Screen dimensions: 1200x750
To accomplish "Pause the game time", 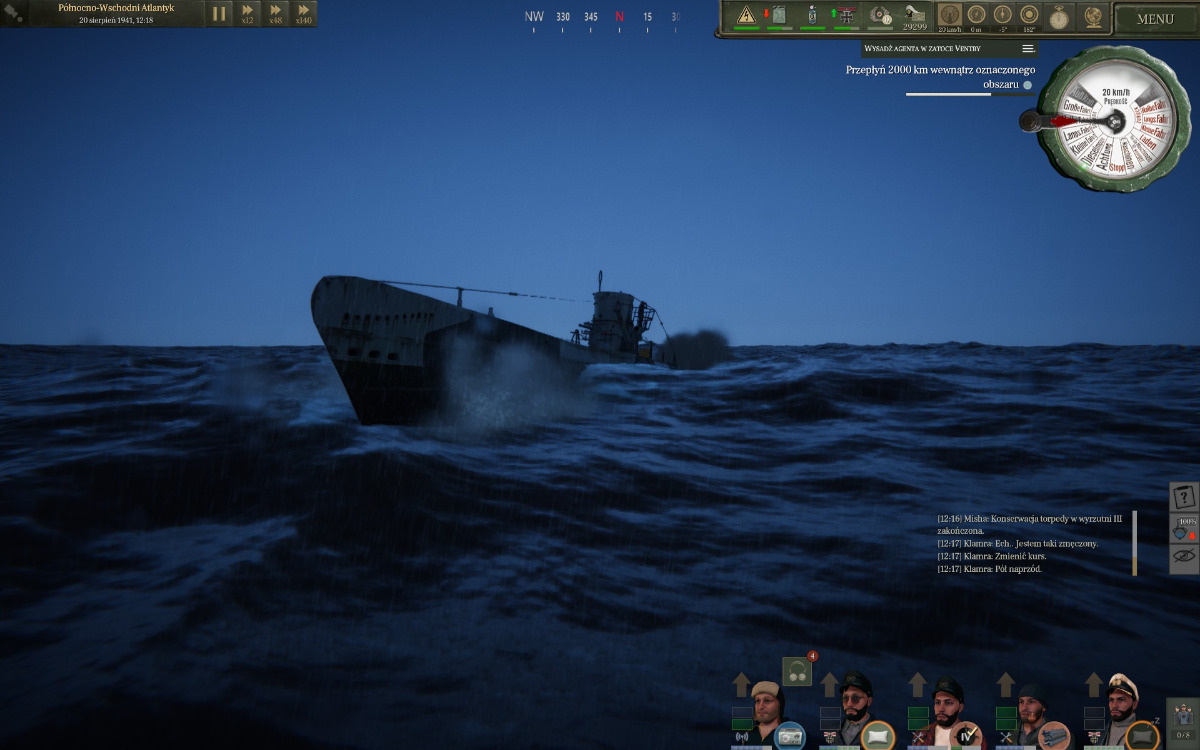I will (x=218, y=14).
